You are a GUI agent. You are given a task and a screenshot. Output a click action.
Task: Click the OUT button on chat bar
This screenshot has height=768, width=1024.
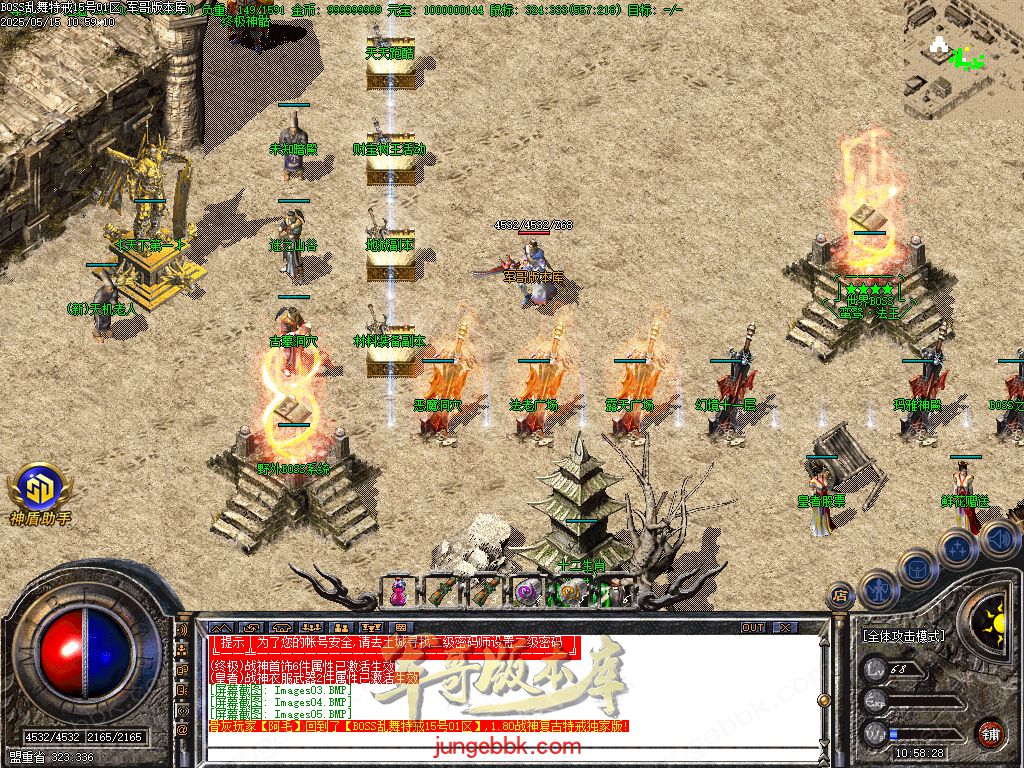coord(753,627)
